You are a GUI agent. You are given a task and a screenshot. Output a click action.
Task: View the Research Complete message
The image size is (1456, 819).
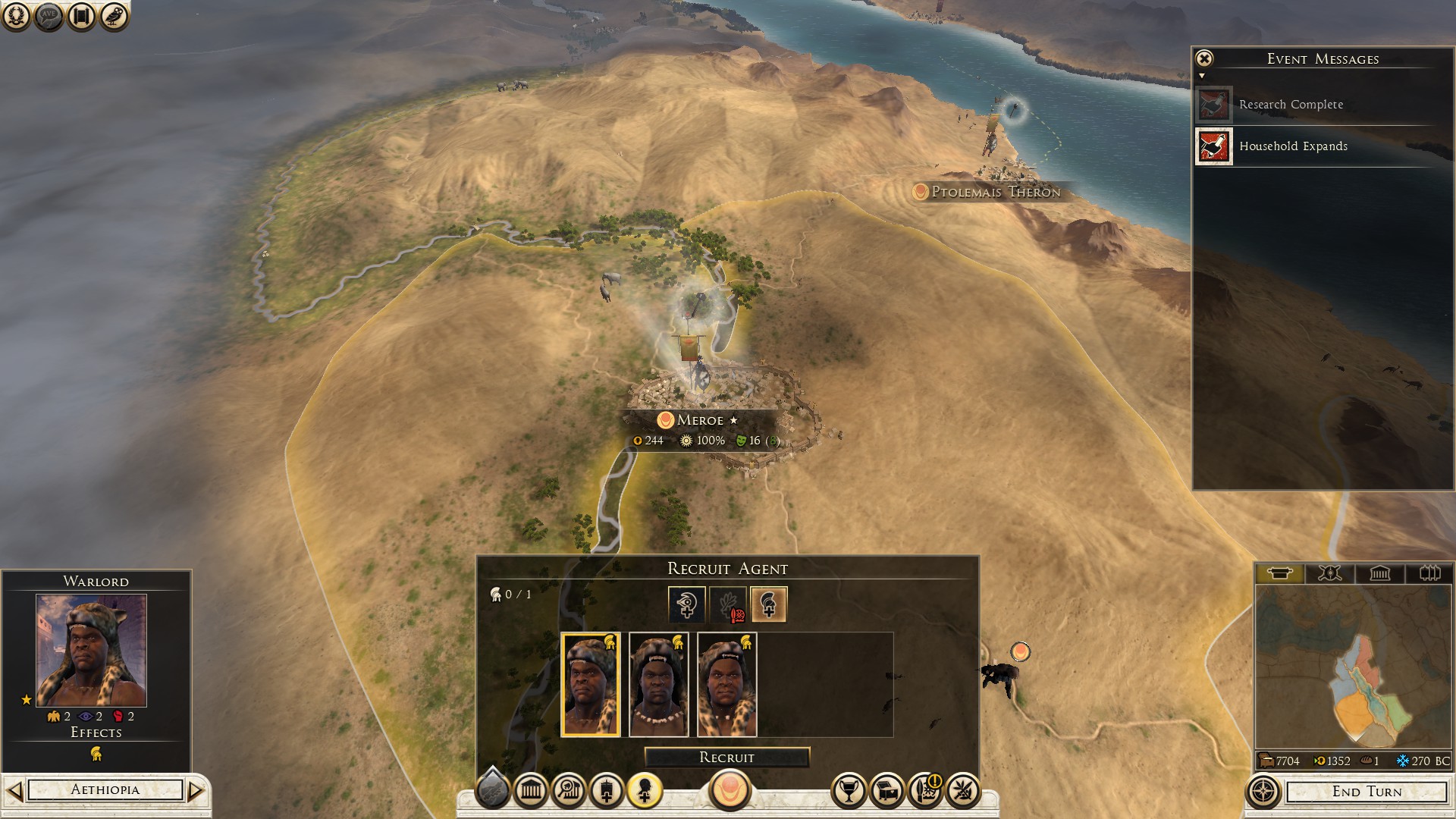[1291, 105]
